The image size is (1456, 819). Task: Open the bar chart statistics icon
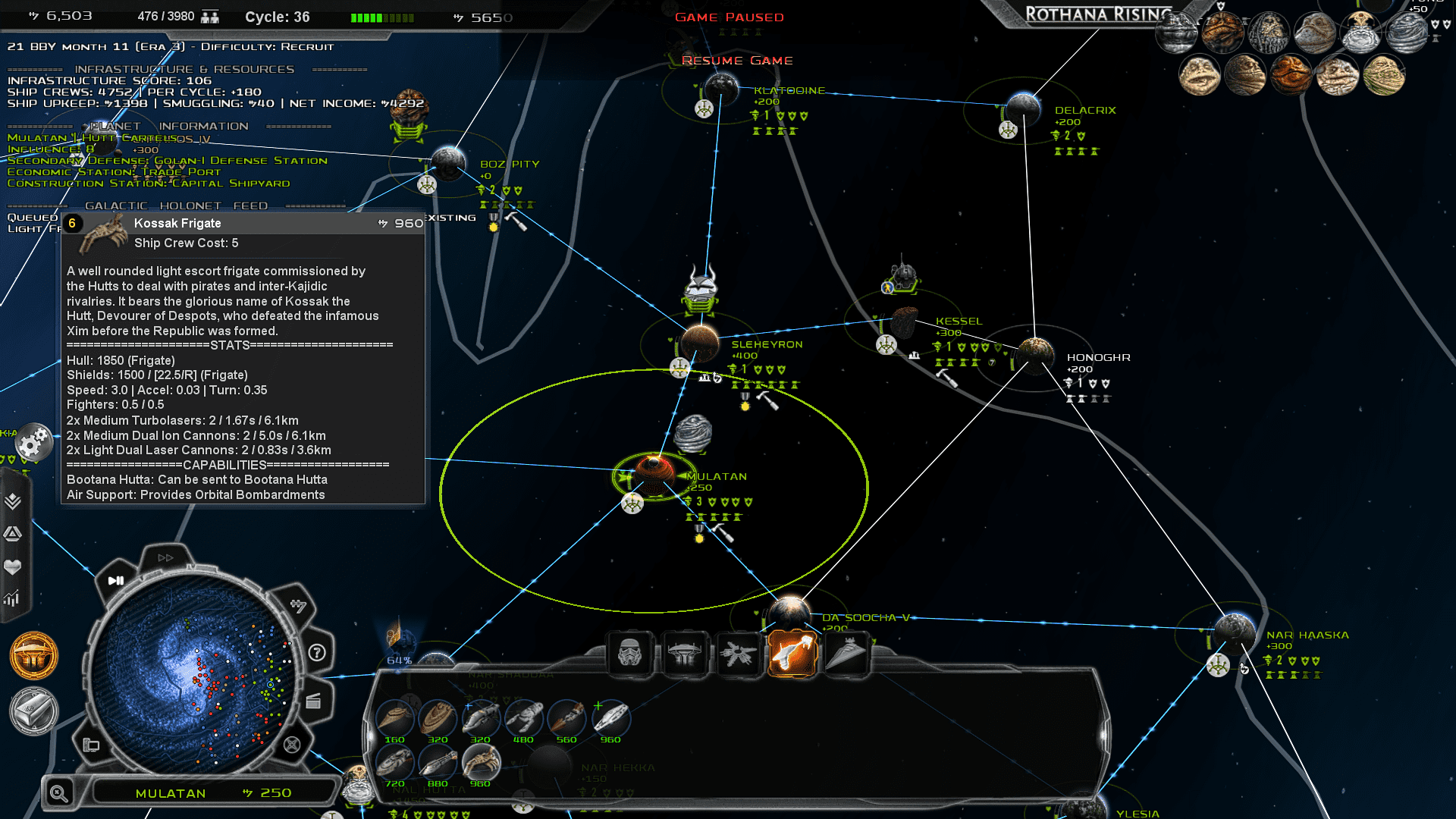12,599
